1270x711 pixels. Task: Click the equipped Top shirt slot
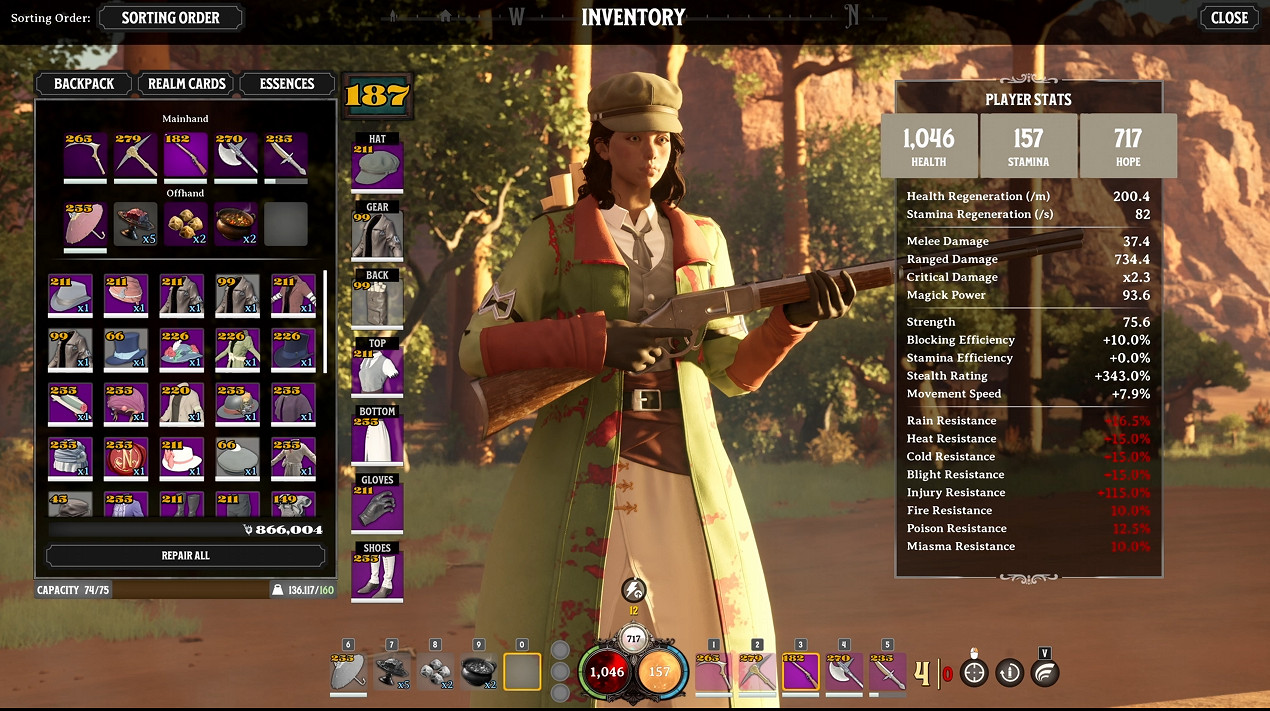pyautogui.click(x=377, y=370)
